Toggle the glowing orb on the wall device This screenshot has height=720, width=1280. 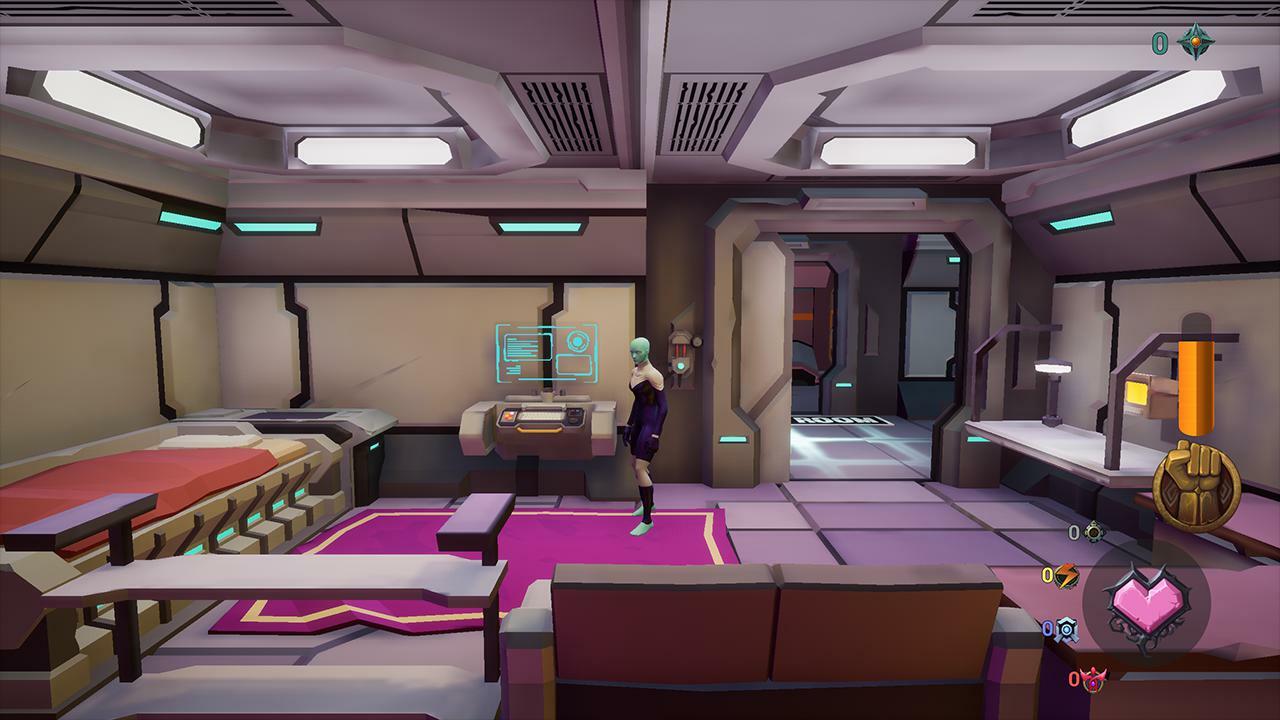coord(680,366)
